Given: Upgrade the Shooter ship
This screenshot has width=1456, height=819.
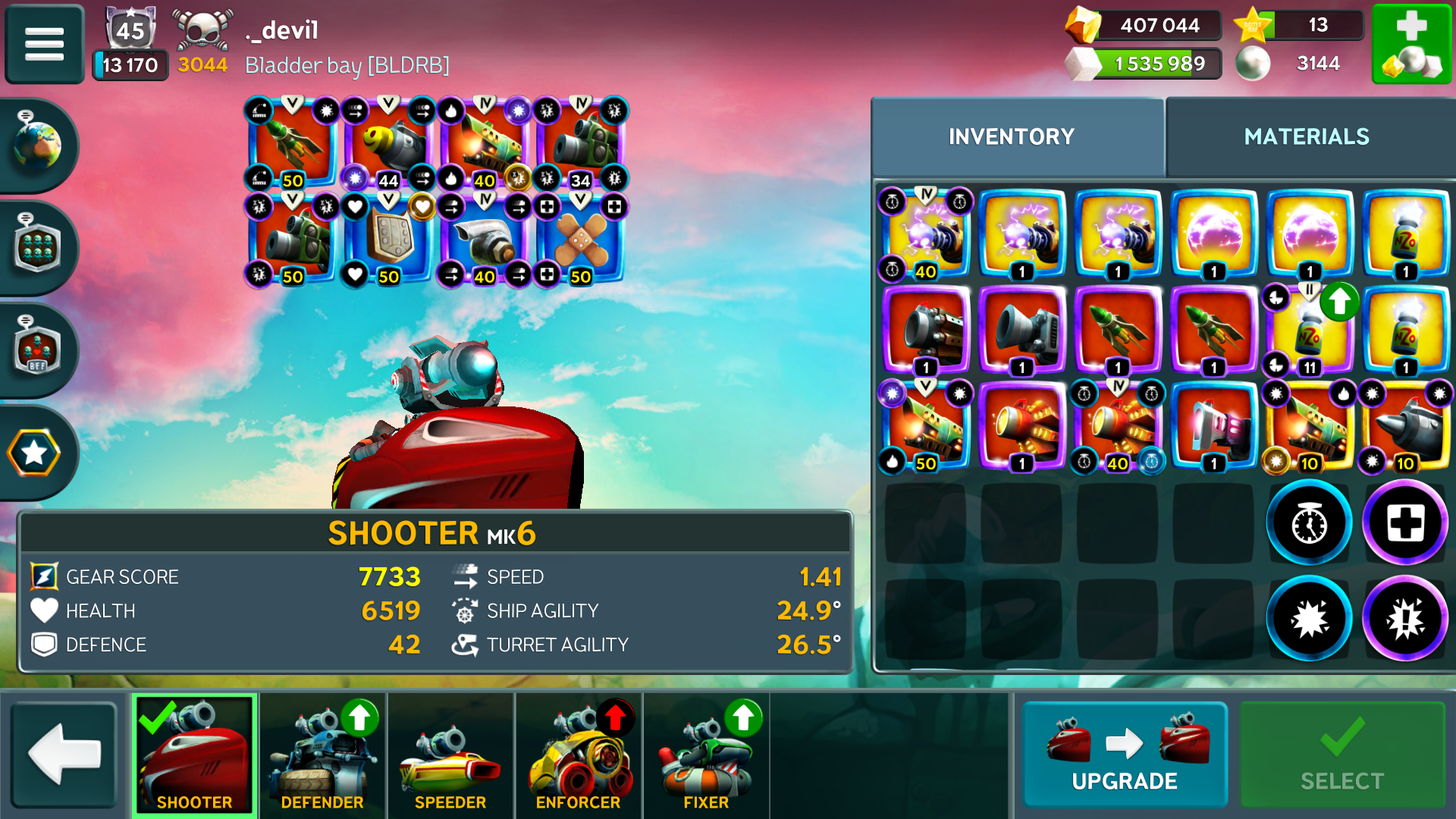Looking at the screenshot, I should click(1125, 754).
